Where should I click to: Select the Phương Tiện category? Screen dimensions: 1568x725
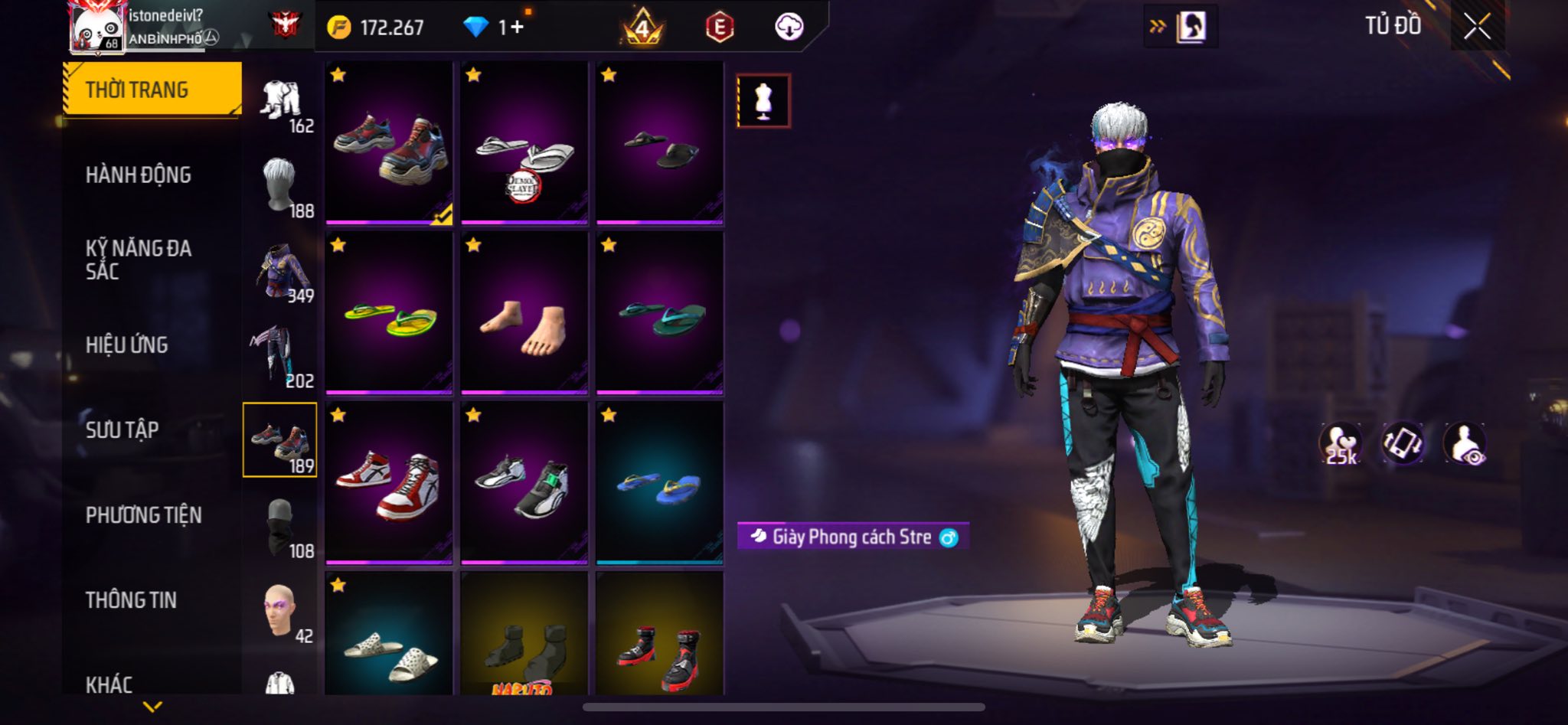(x=144, y=515)
